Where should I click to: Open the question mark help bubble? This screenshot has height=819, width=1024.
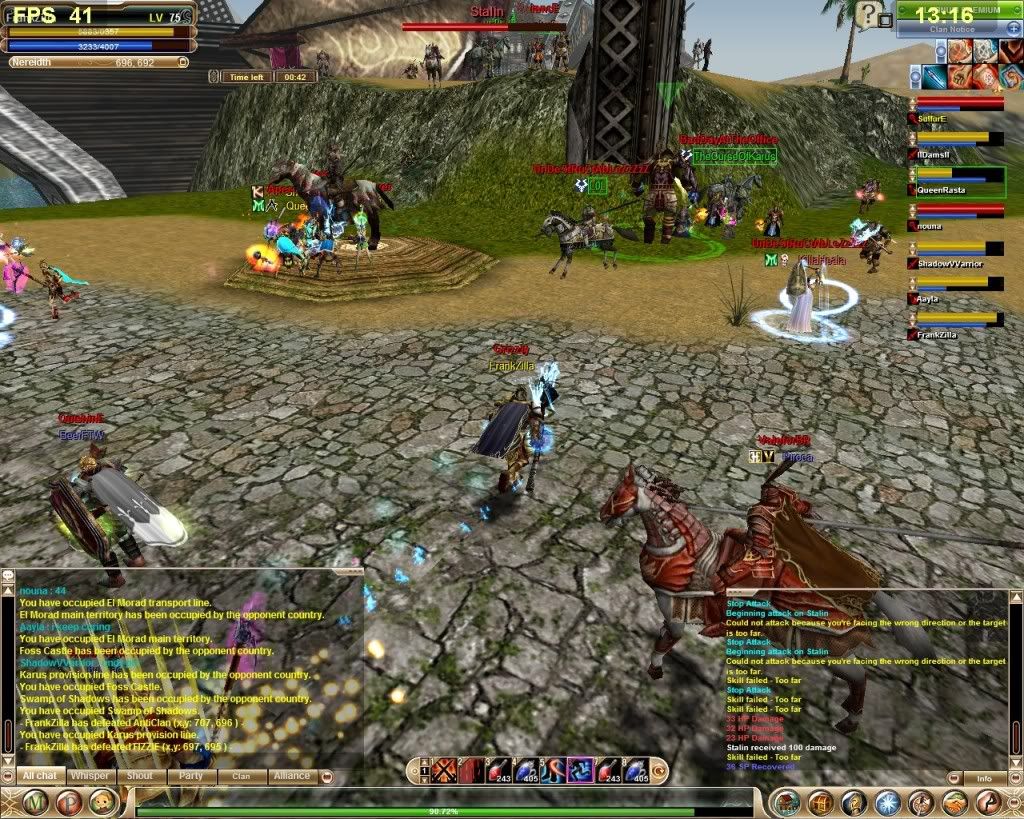[869, 13]
